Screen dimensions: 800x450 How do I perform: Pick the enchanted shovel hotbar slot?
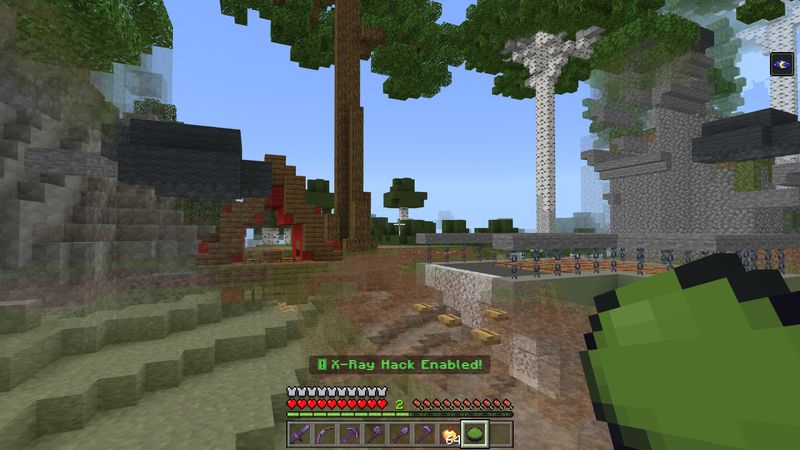[x=400, y=435]
